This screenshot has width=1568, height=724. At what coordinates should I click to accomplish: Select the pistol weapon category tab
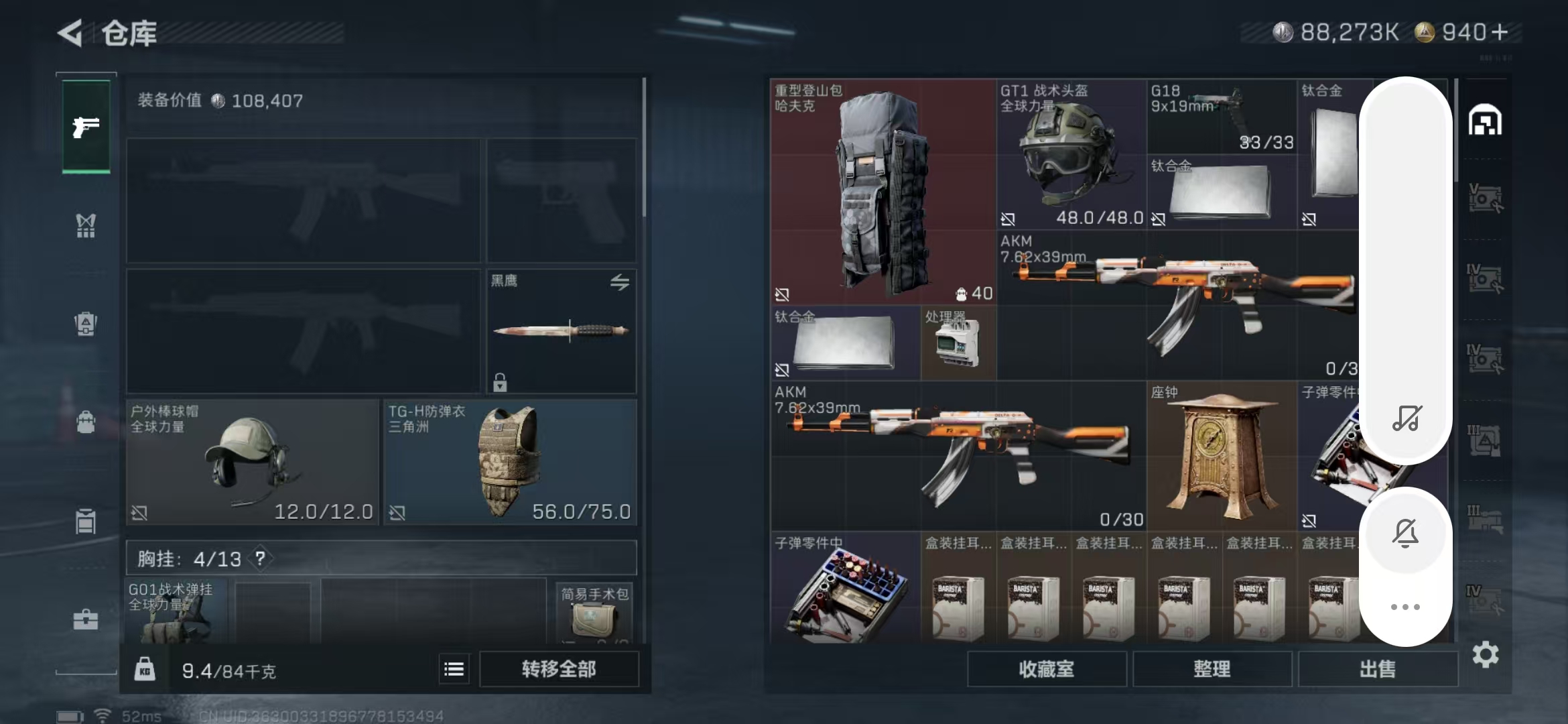[86, 127]
